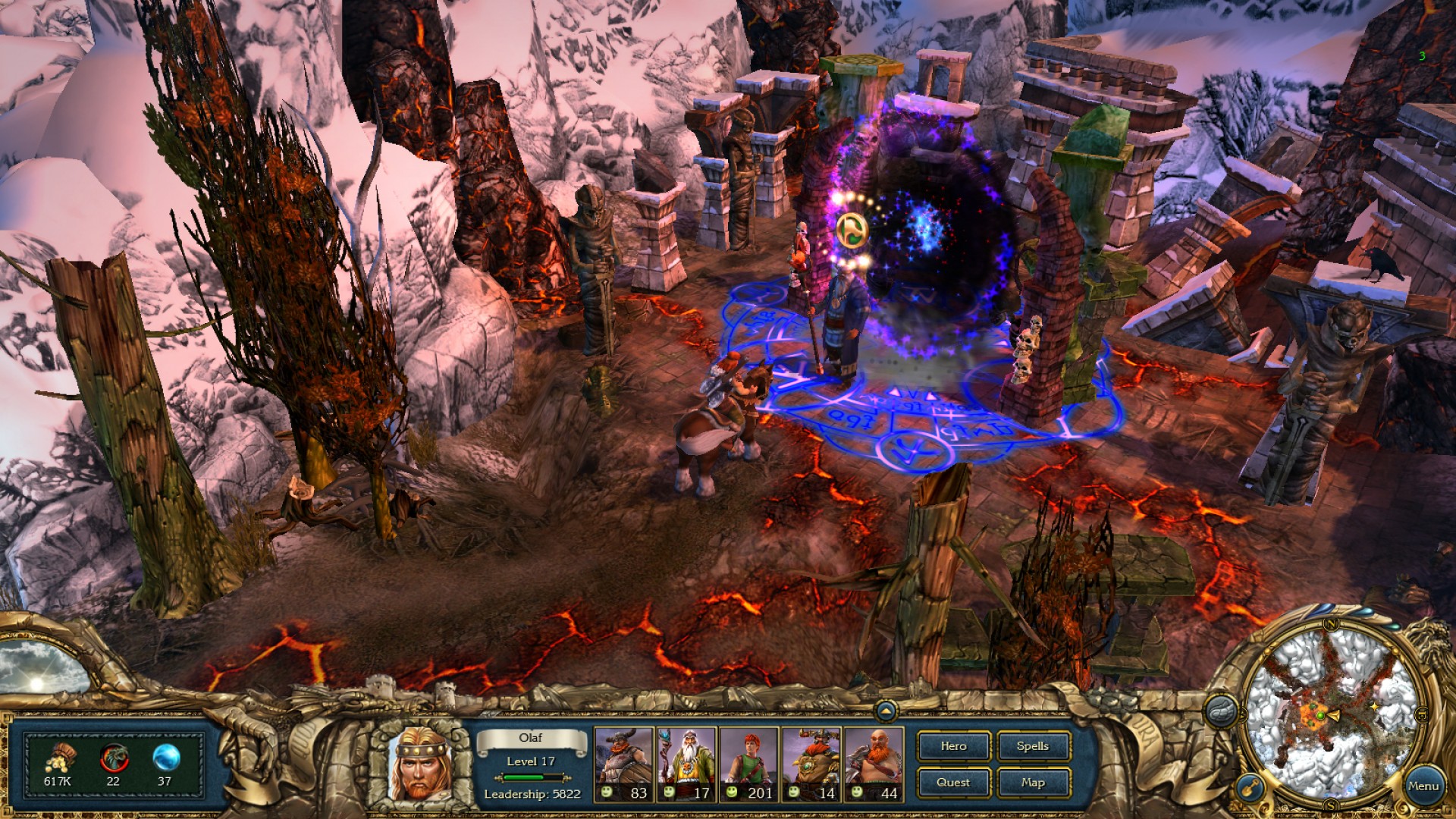Viewport: 1456px width, 819px height.
Task: Open the round Menu button
Action: pos(1423,786)
